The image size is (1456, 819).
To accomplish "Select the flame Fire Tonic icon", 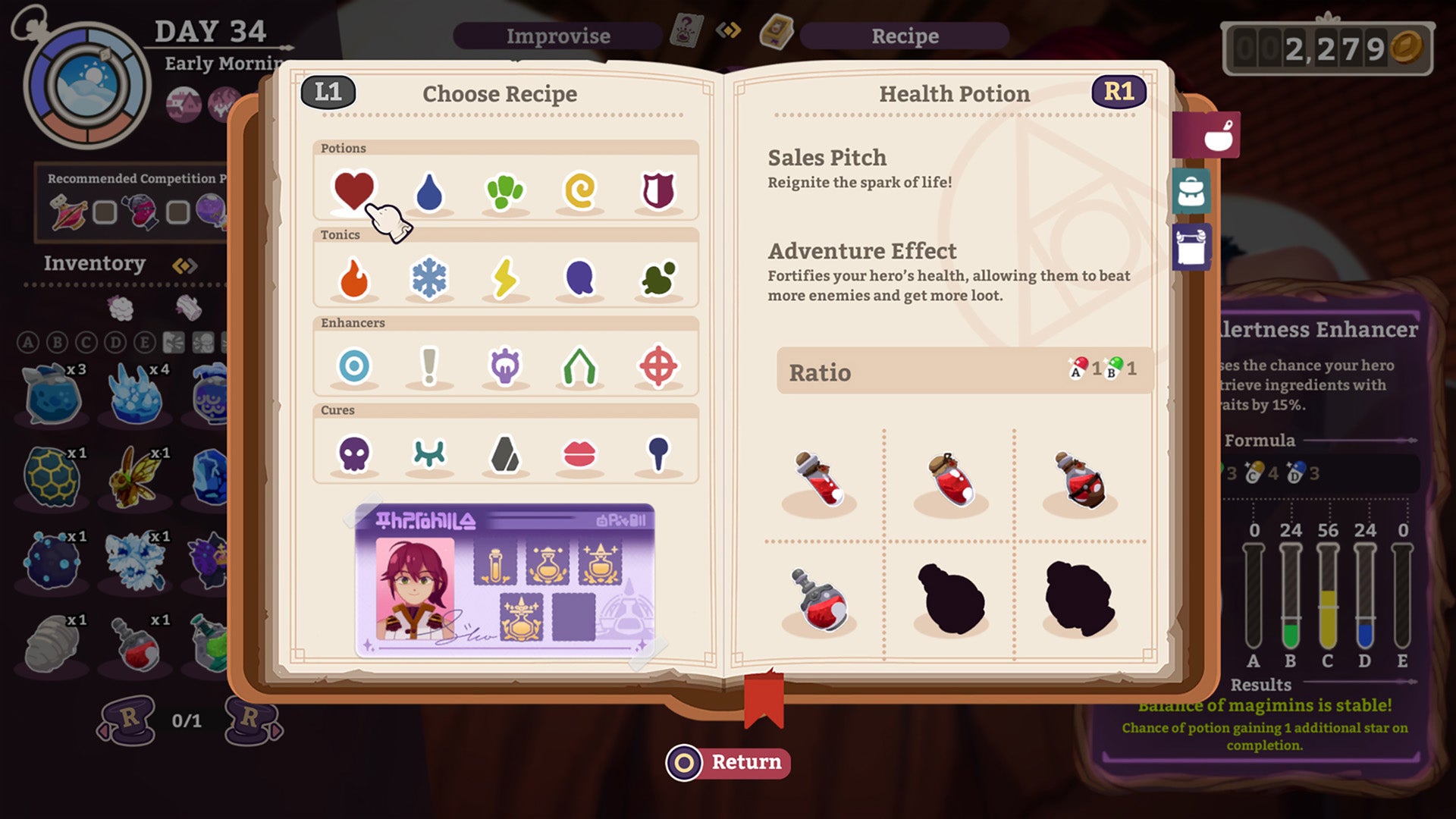I will pos(353,278).
